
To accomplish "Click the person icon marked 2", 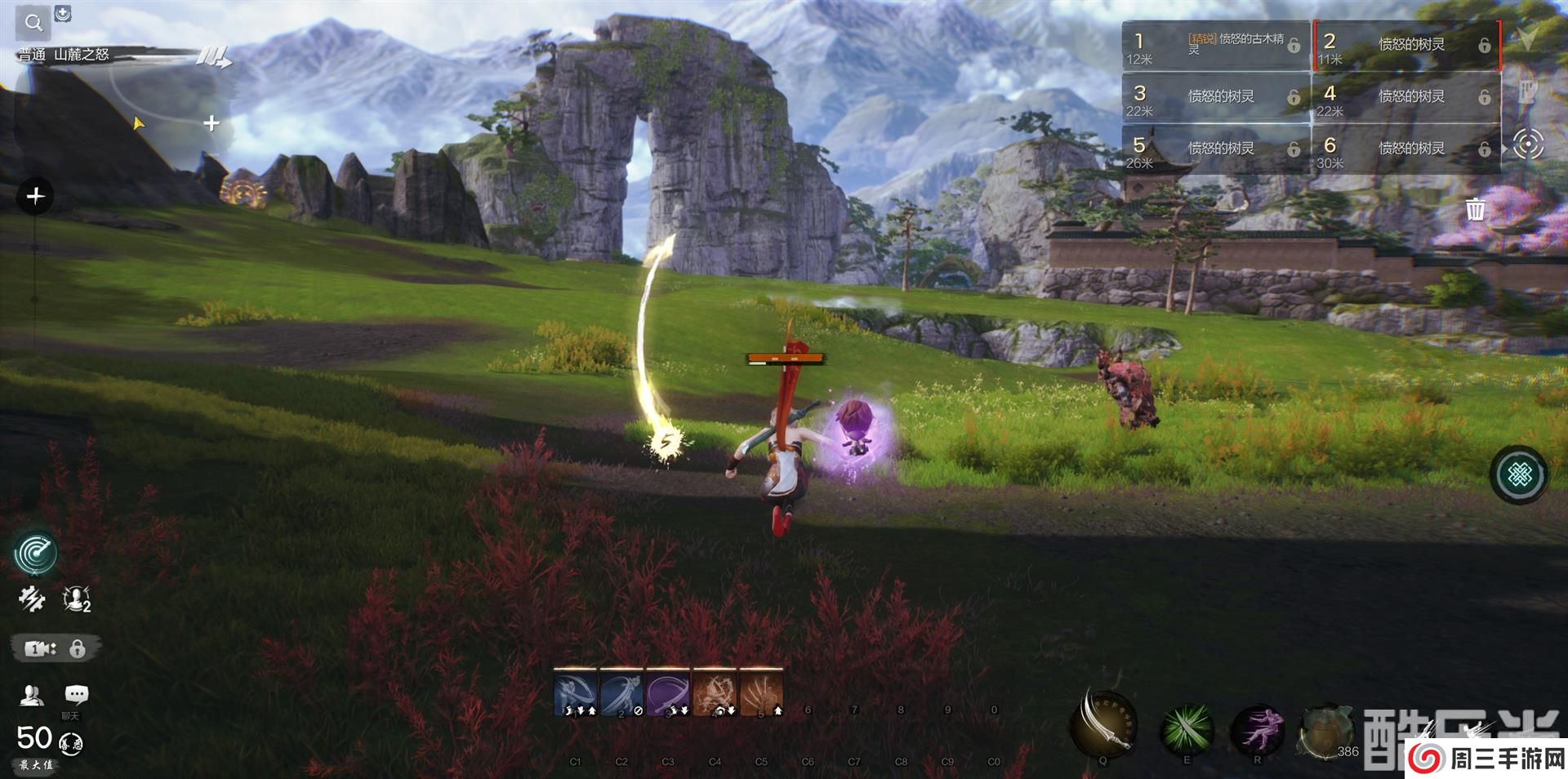I will coord(77,600).
